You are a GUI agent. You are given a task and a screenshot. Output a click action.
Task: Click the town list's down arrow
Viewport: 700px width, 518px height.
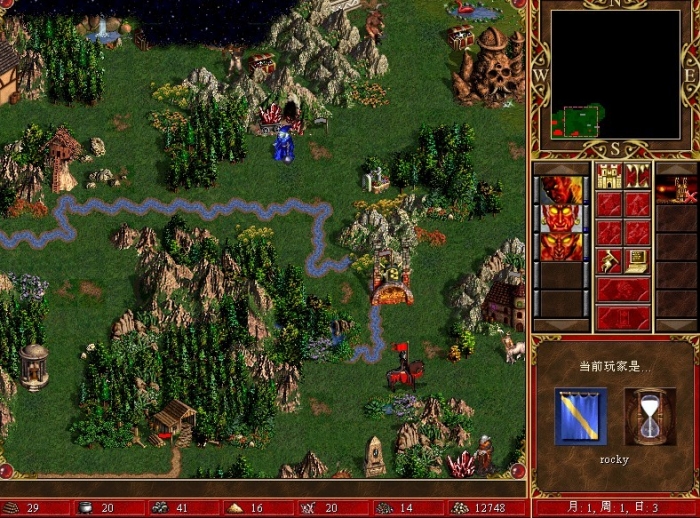coord(677,325)
